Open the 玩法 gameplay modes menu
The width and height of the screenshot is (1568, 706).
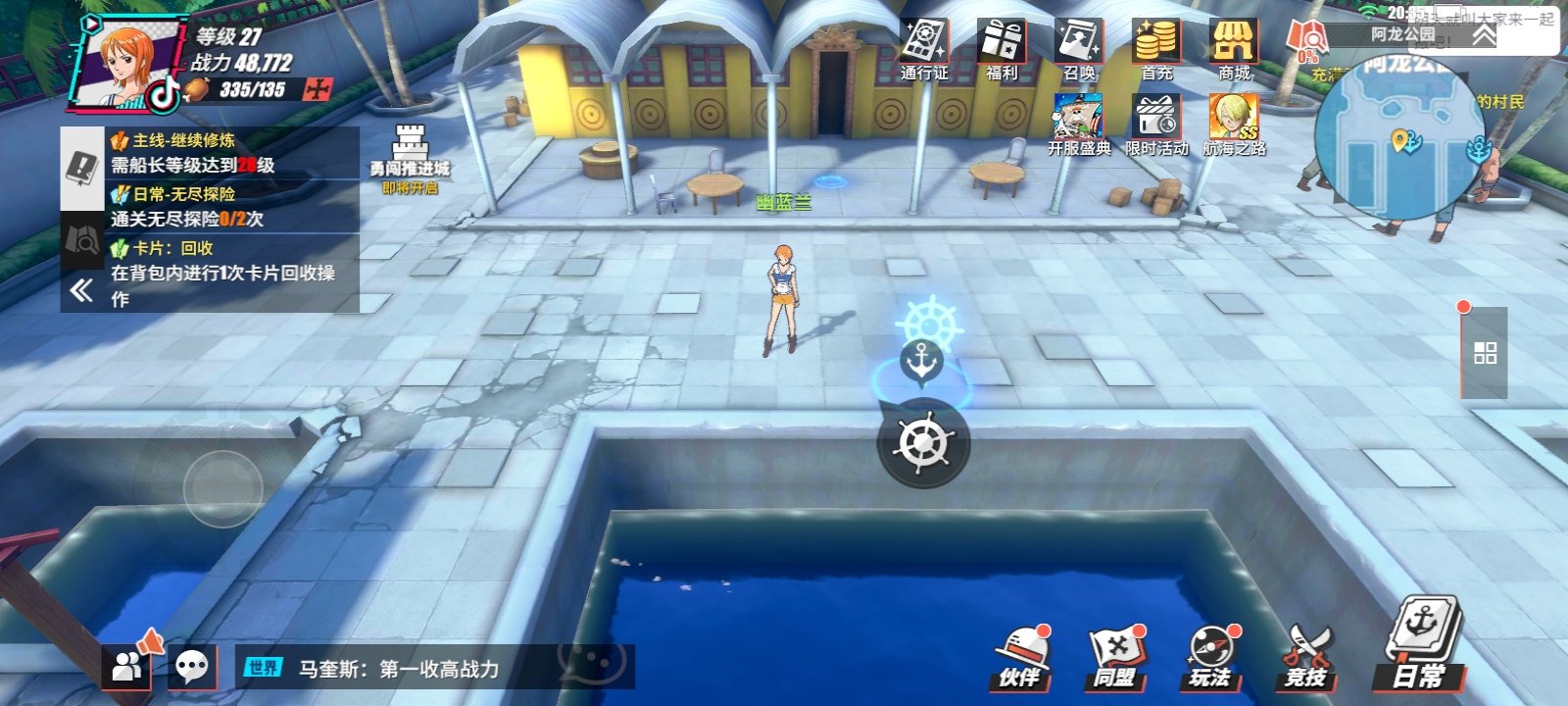tap(1211, 657)
